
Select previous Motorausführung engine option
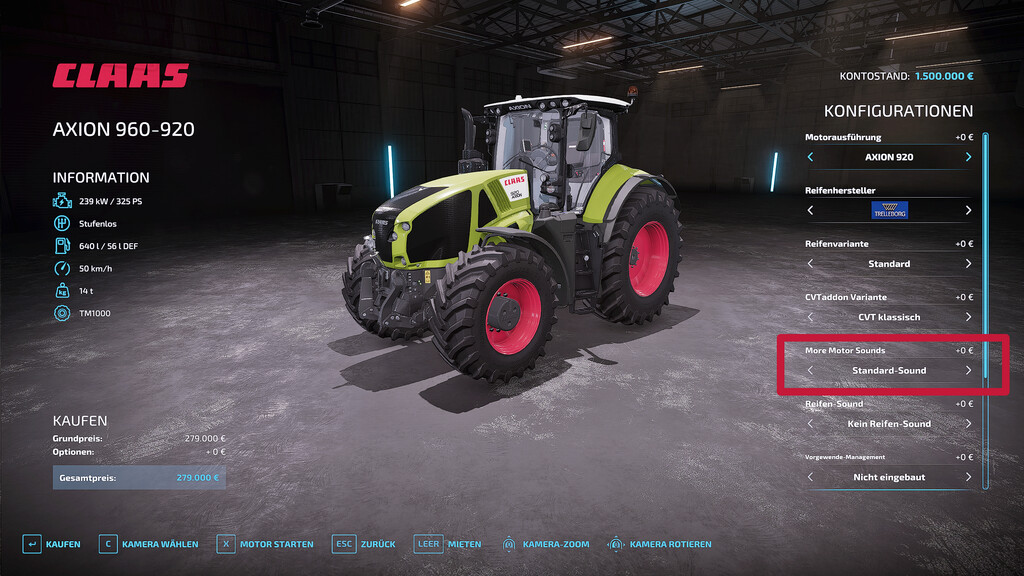point(810,157)
